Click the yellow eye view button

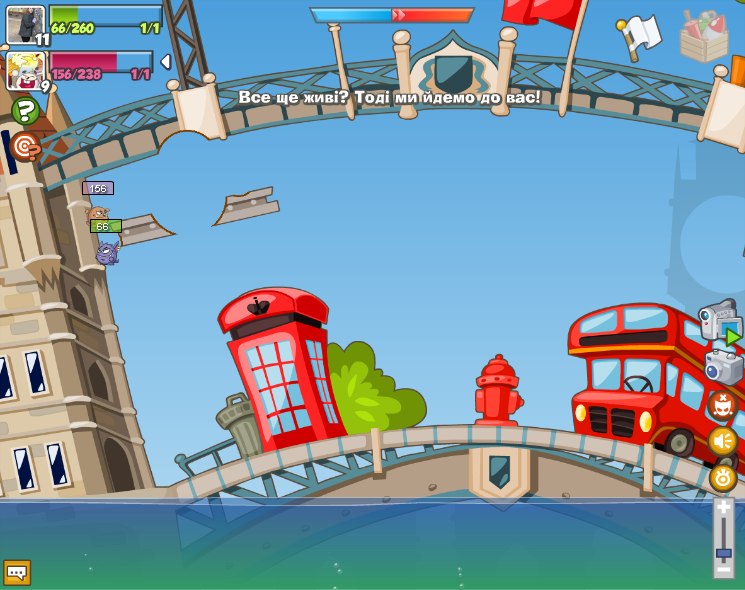click(x=722, y=476)
